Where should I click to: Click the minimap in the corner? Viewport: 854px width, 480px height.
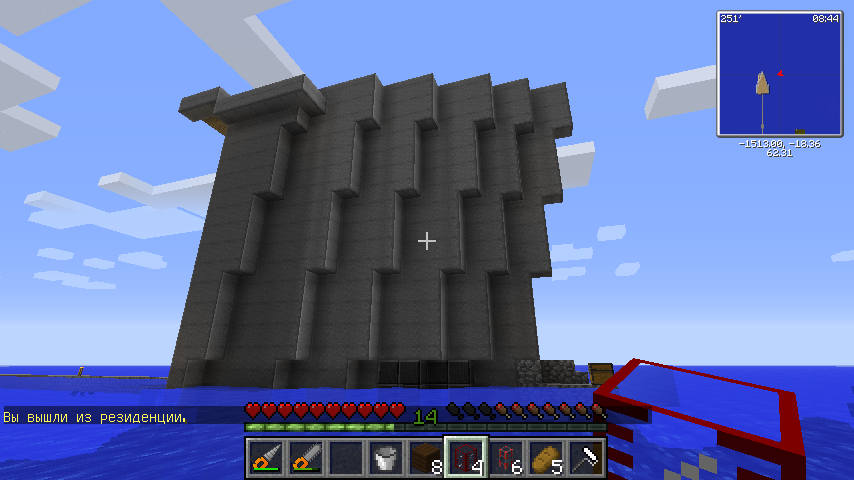click(779, 73)
